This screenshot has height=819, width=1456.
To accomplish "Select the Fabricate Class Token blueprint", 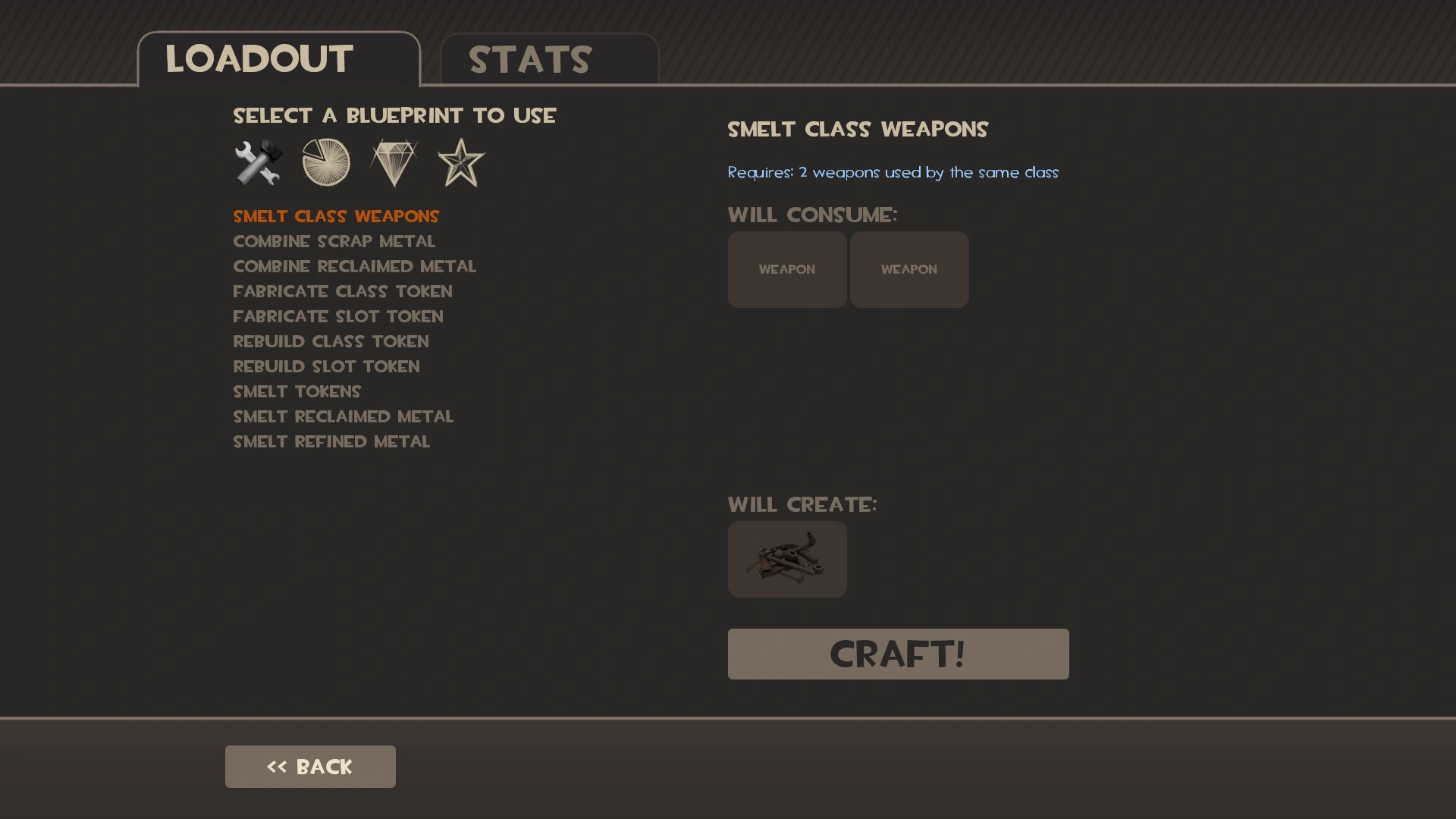I will click(343, 291).
